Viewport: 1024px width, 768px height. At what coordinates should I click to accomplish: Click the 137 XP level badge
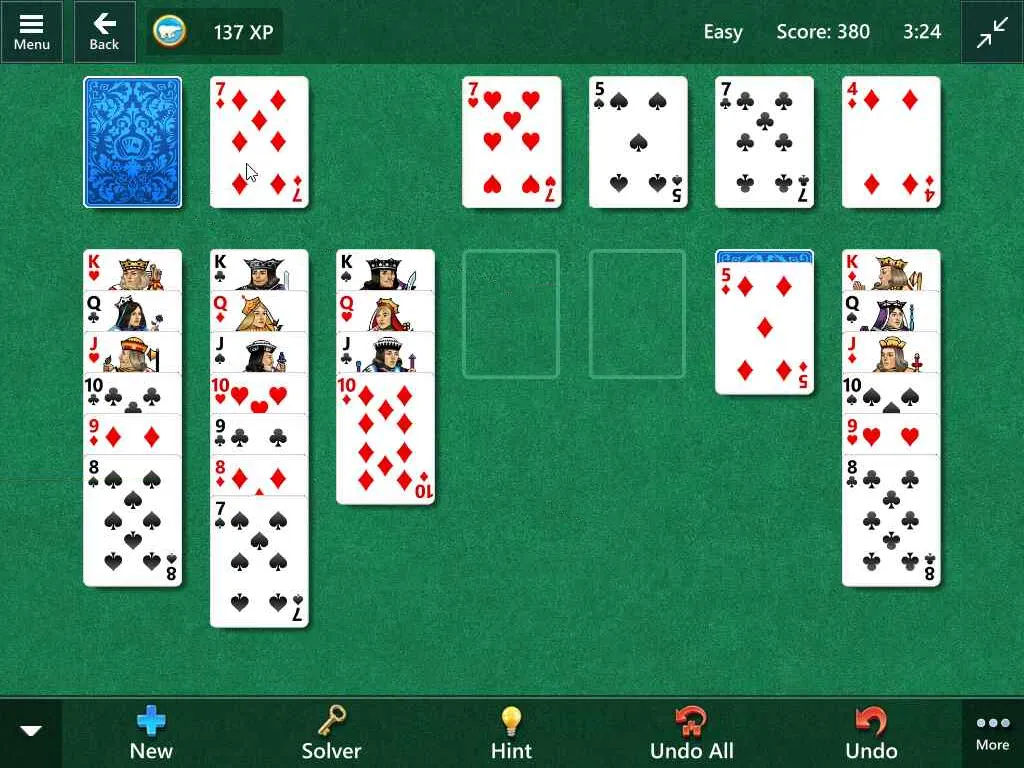tap(215, 32)
